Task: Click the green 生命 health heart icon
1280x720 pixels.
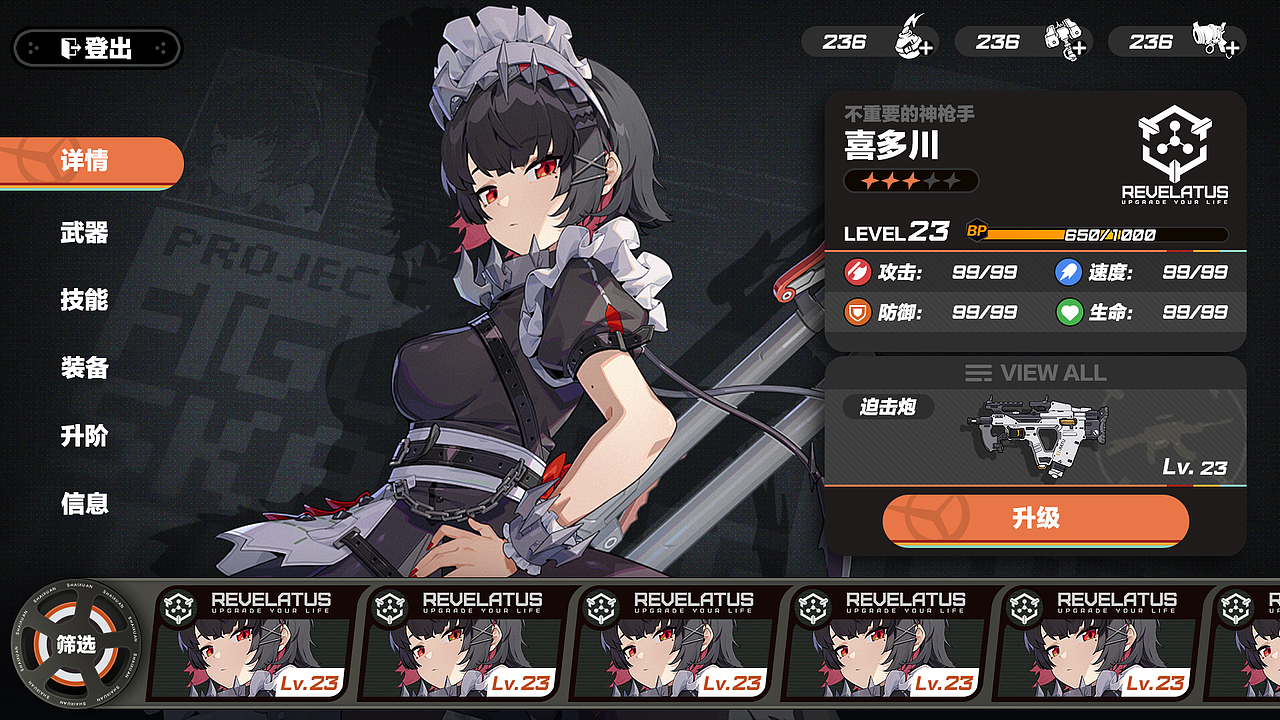Action: pyautogui.click(x=1068, y=312)
